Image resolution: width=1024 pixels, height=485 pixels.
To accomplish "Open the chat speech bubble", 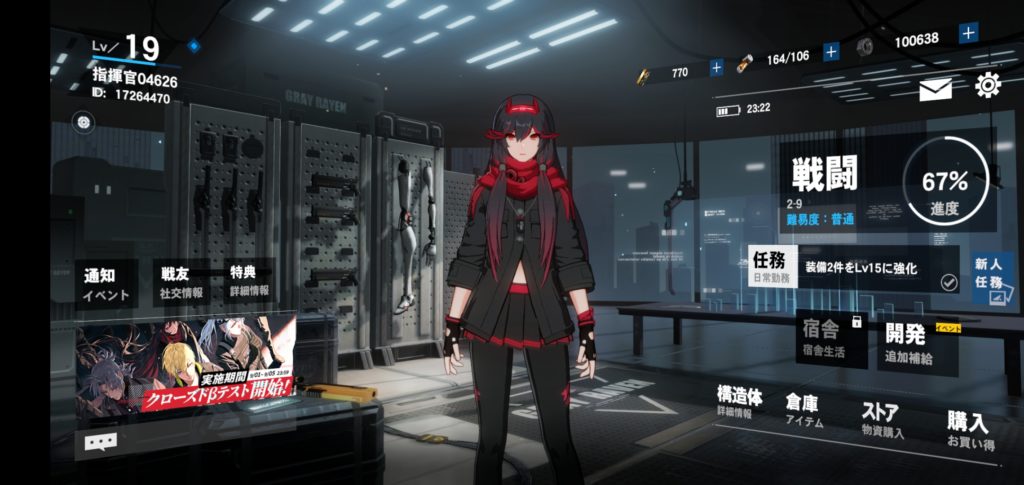I will [101, 441].
